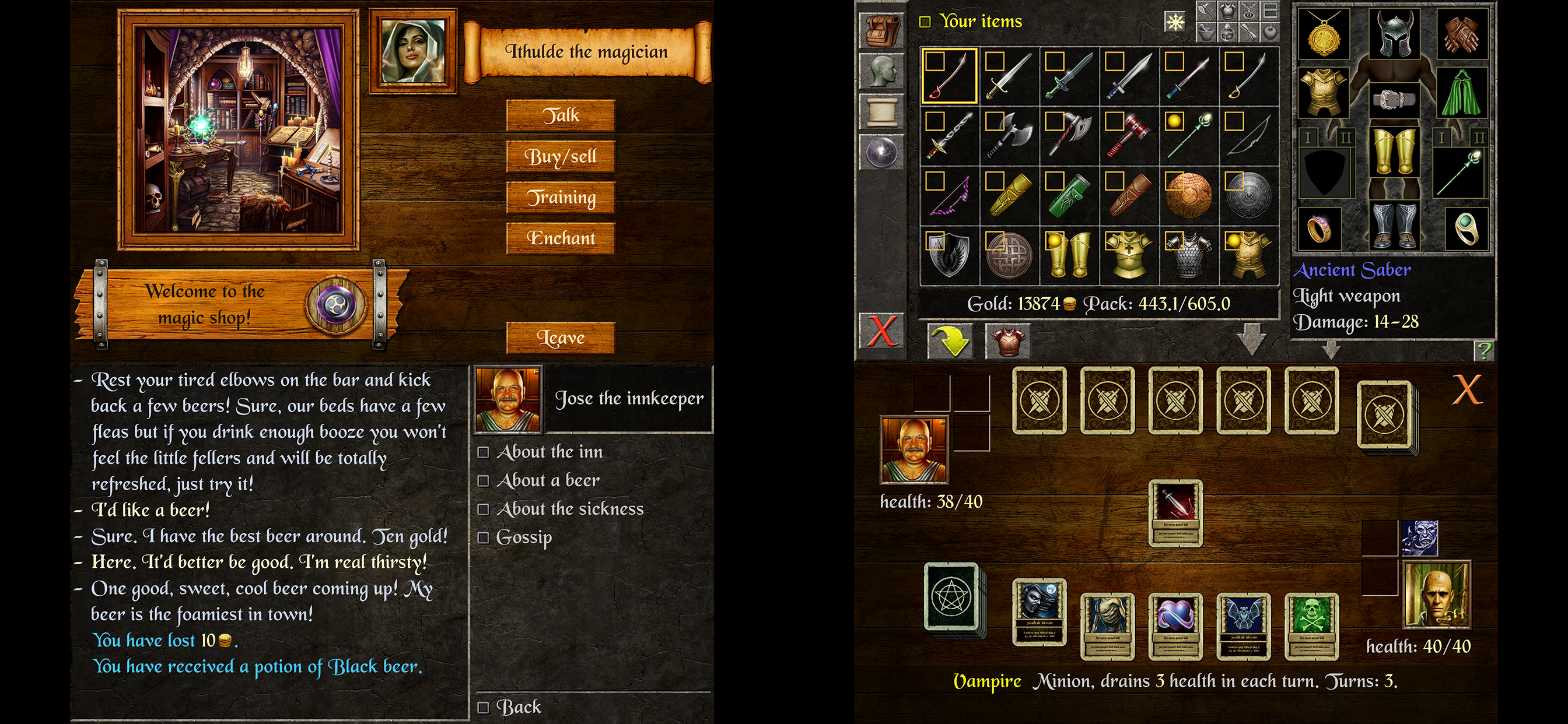Screen dimensions: 1568x724
Task: Open the crystal orb tab
Action: click(x=881, y=151)
